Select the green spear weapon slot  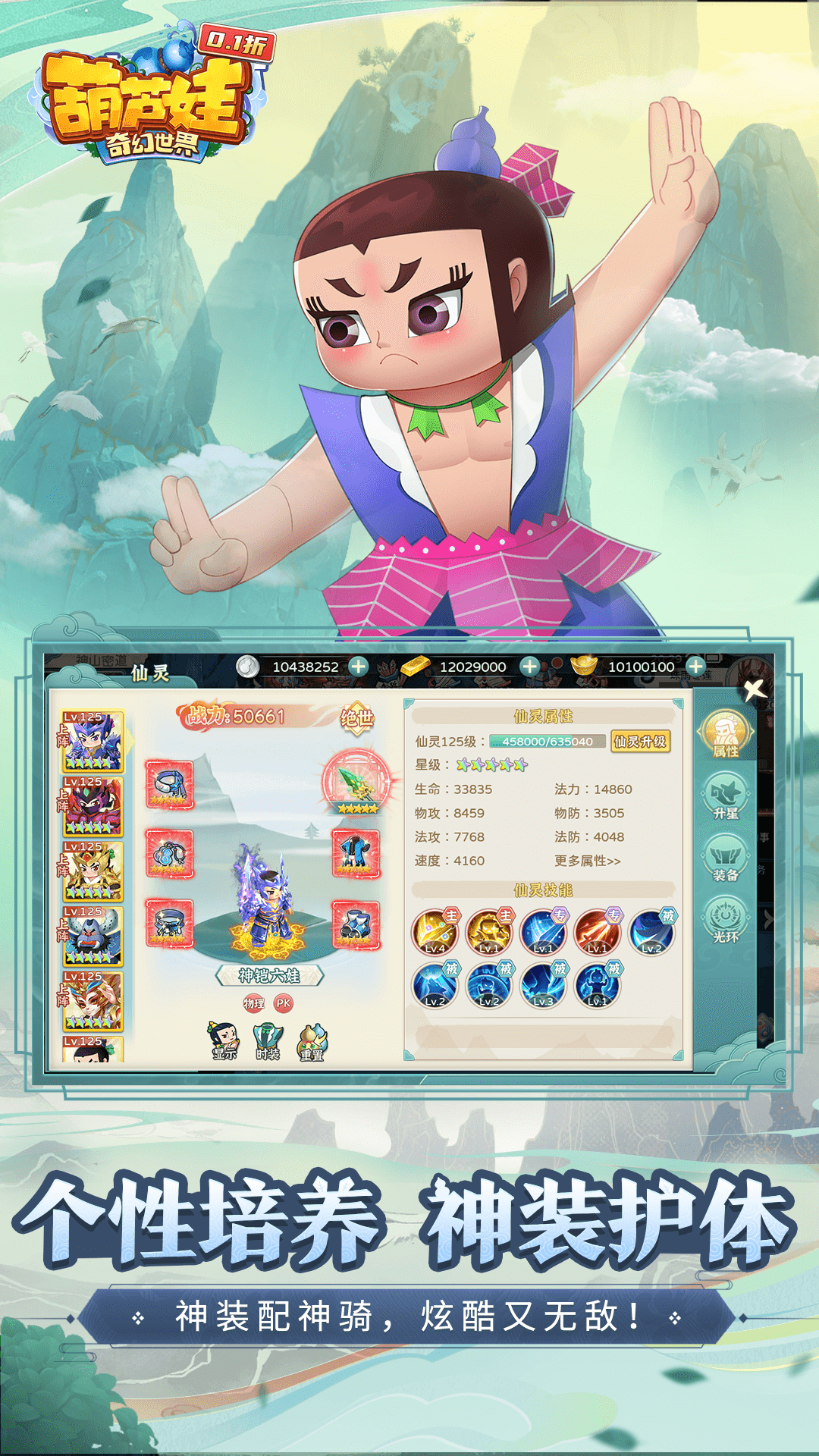356,783
